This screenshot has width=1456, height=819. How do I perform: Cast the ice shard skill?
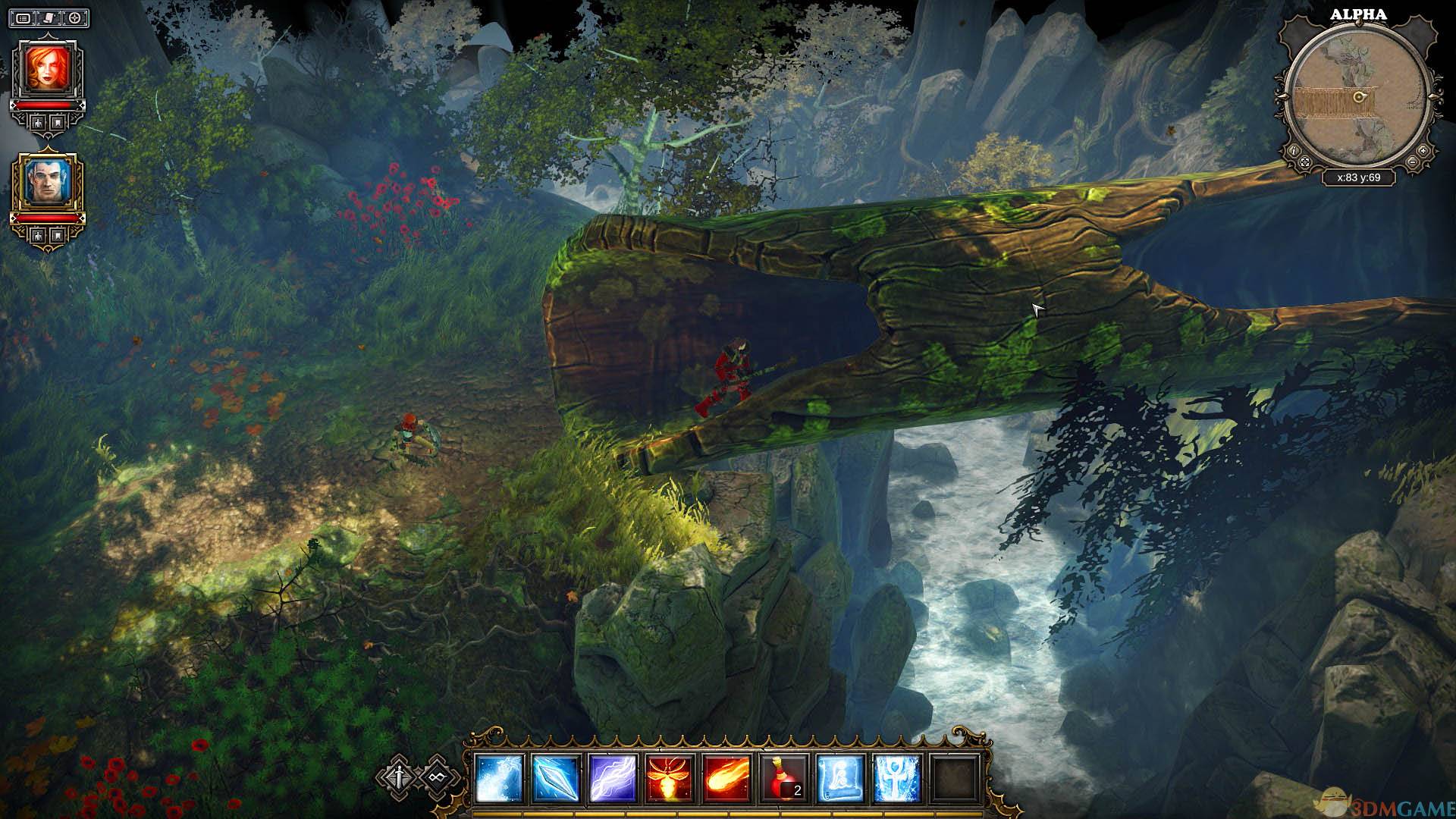pos(556,779)
